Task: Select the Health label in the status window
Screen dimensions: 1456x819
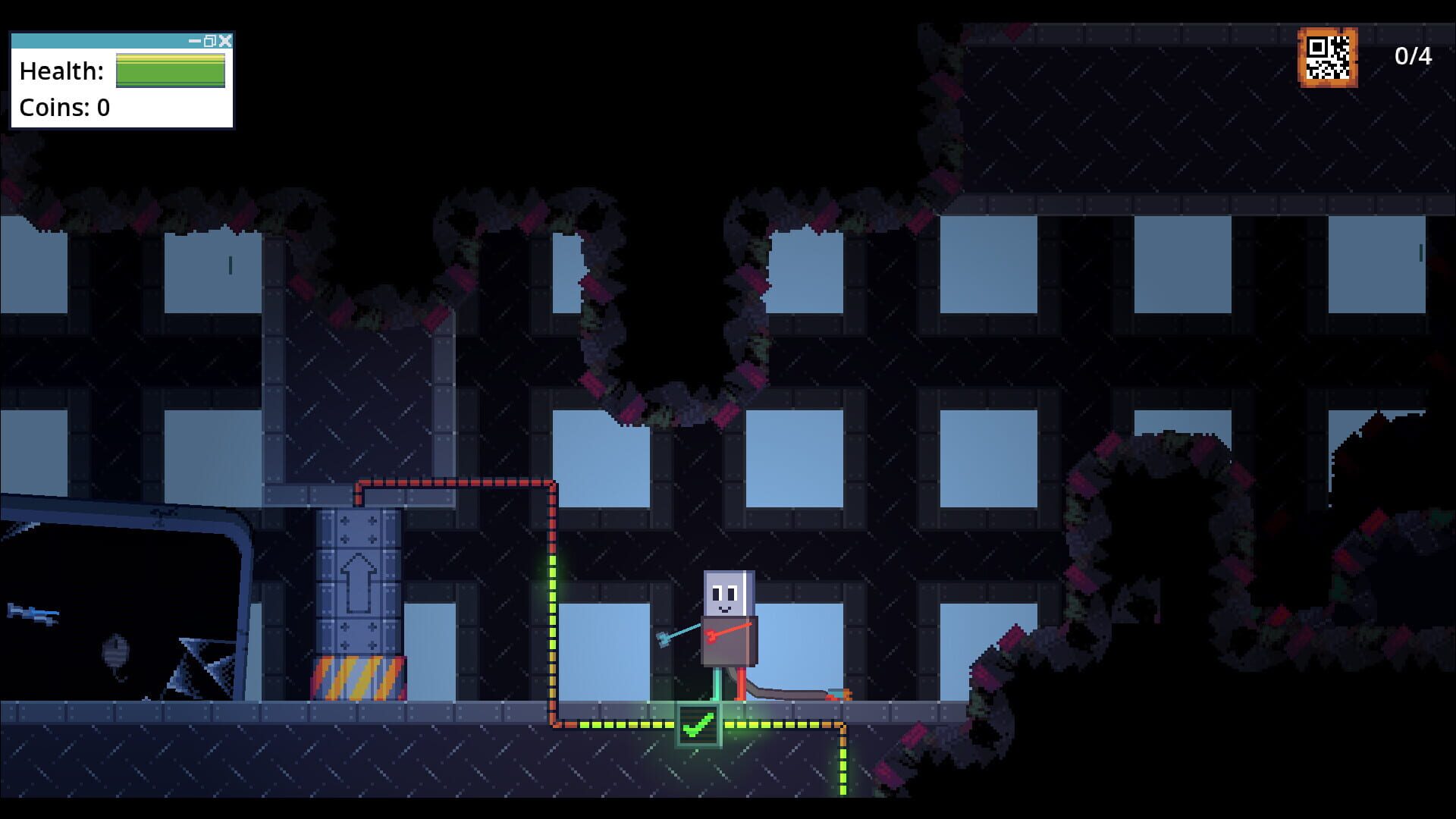Action: [59, 71]
